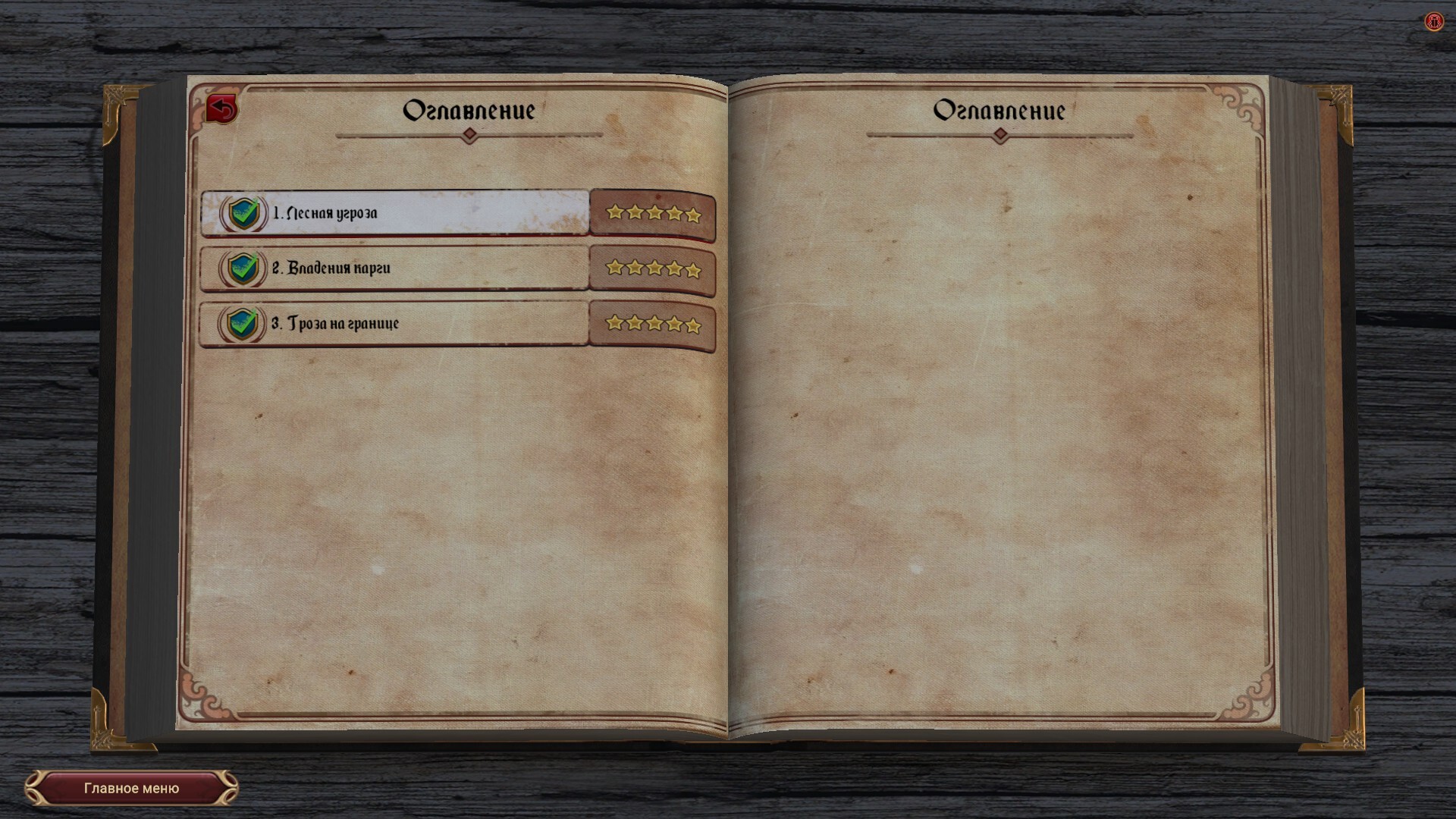
Task: Open chapter 2 "Владения нарги"
Action: tap(394, 268)
